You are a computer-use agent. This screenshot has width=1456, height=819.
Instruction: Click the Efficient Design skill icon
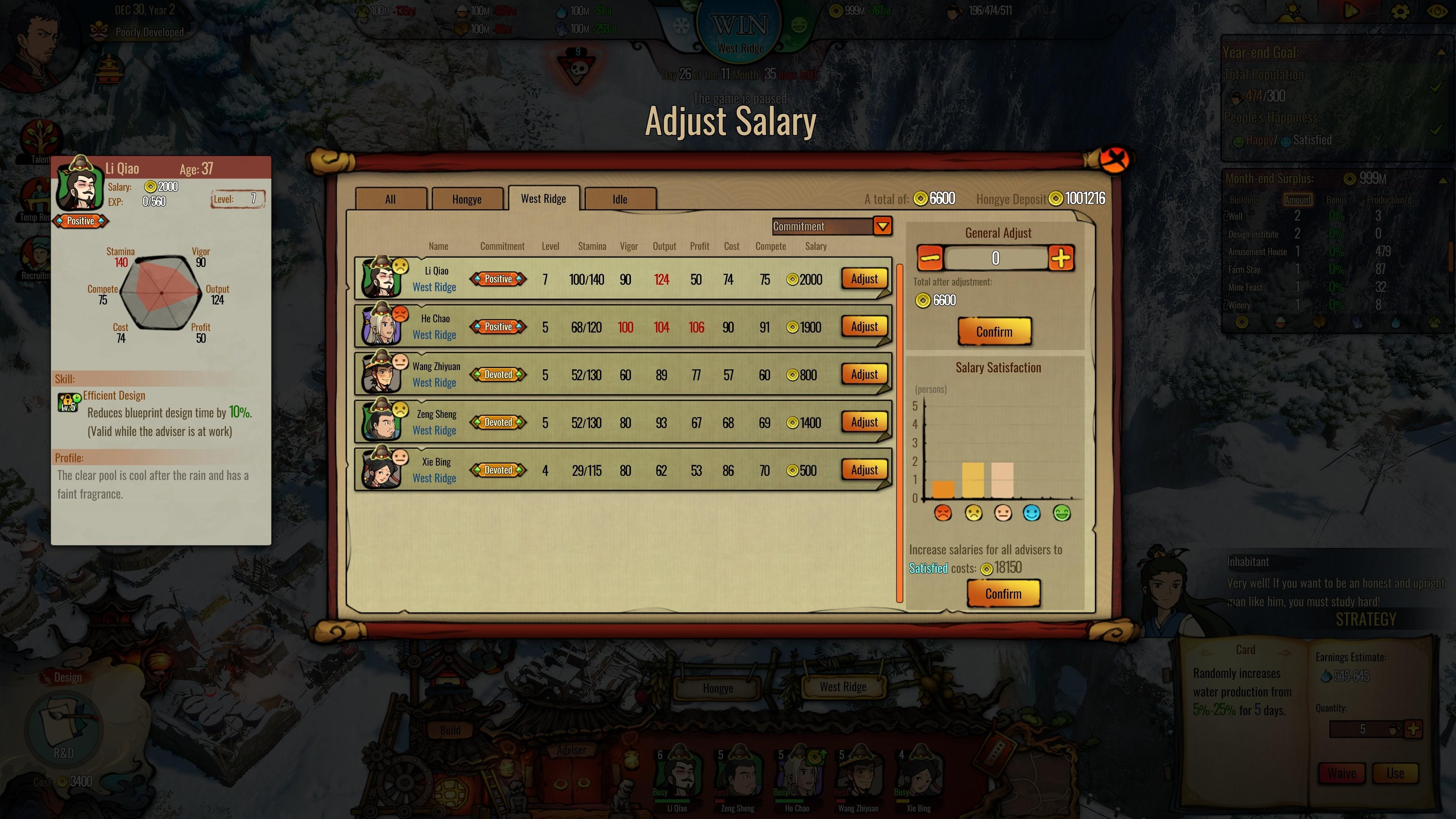(68, 402)
